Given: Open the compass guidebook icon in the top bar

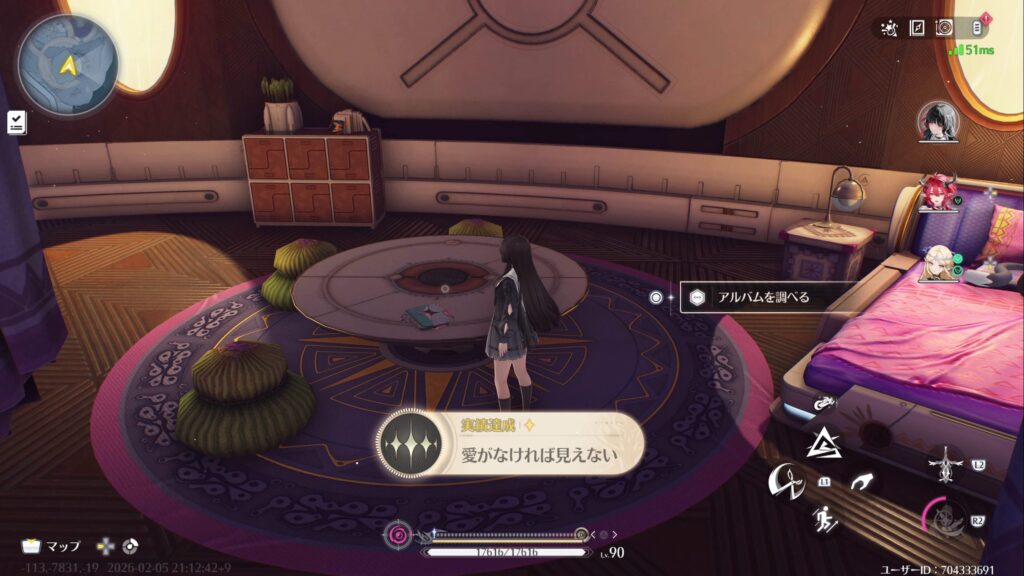Looking at the screenshot, I should (916, 28).
